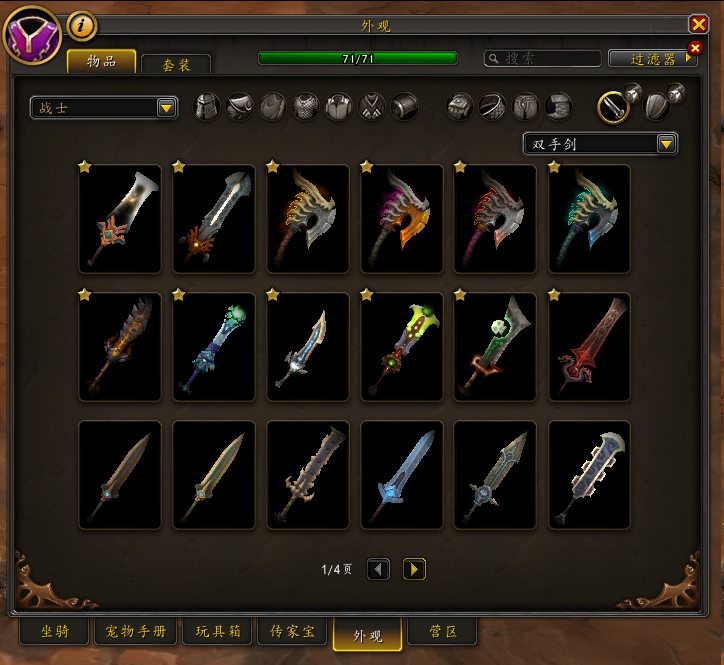
Task: Open the 坐骑 mounts tab
Action: 54,632
